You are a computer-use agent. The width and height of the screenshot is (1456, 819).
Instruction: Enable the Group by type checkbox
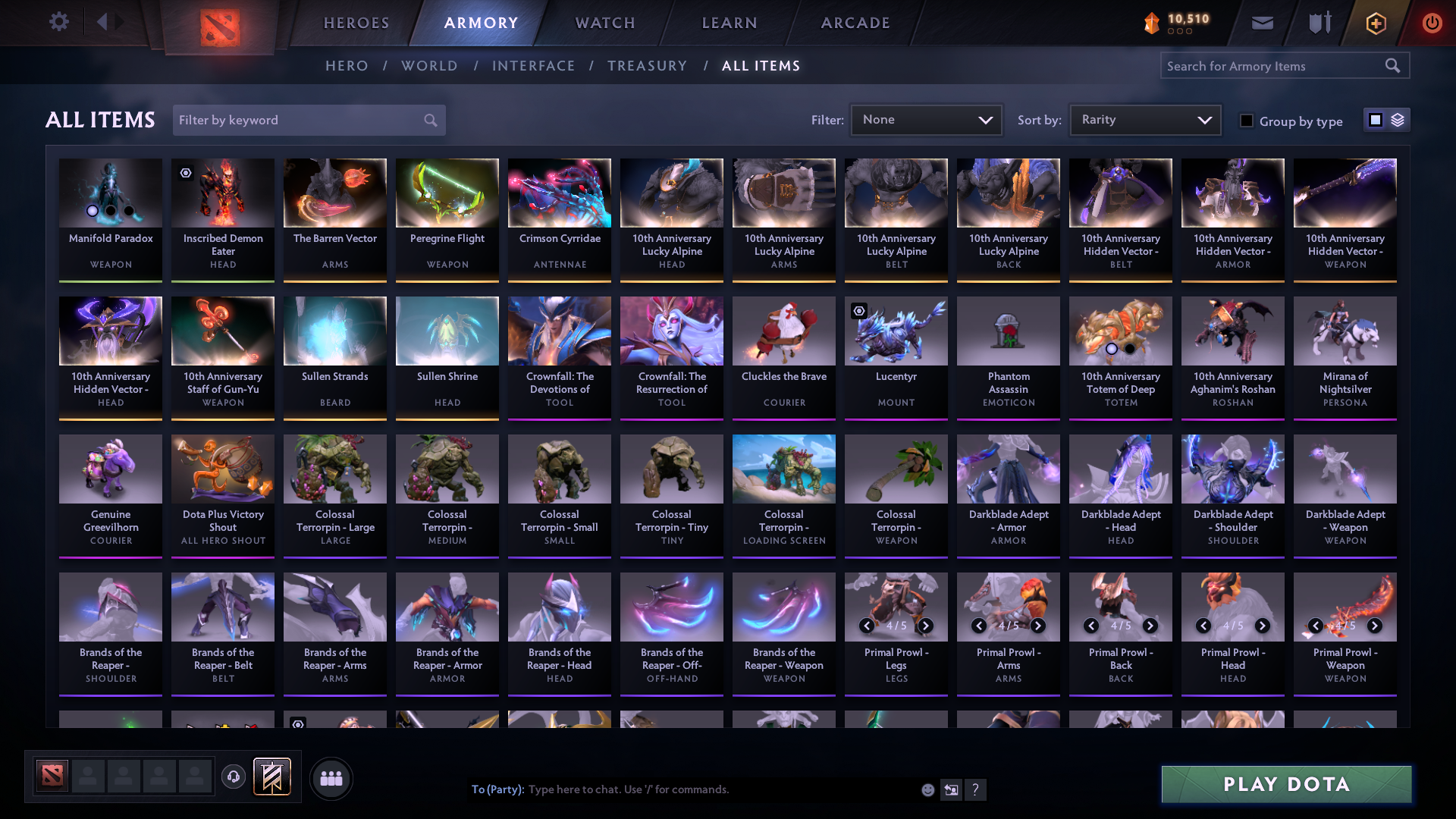point(1247,121)
